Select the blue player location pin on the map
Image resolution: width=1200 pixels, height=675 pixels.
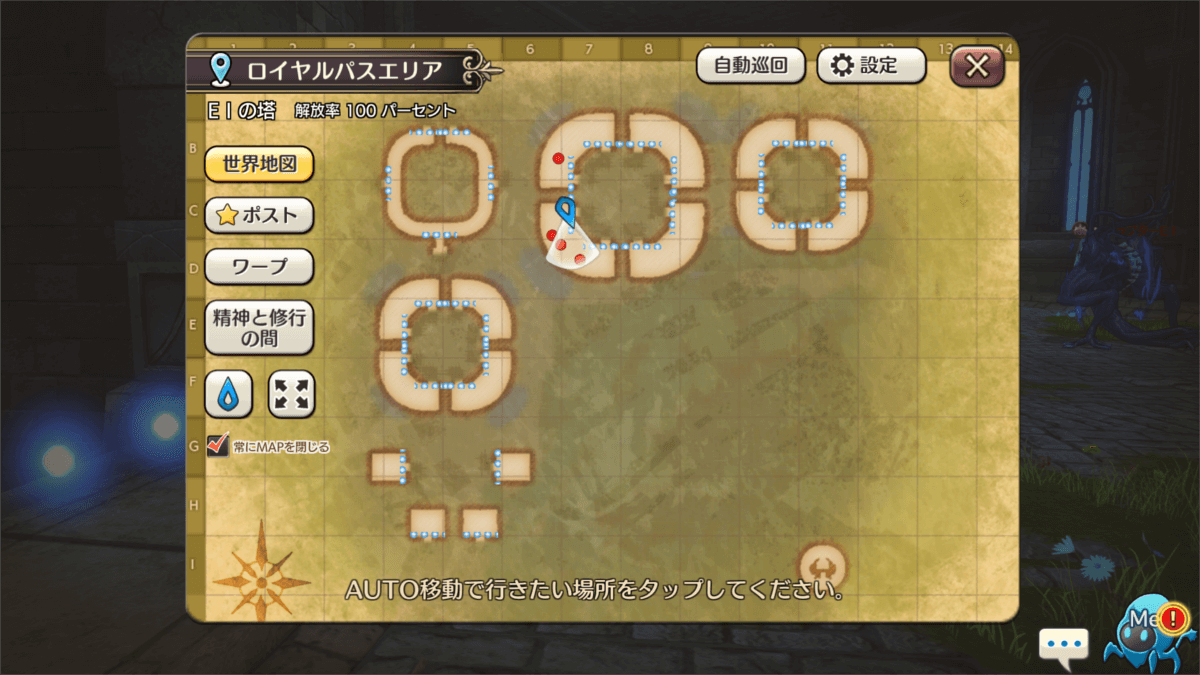pyautogui.click(x=566, y=212)
